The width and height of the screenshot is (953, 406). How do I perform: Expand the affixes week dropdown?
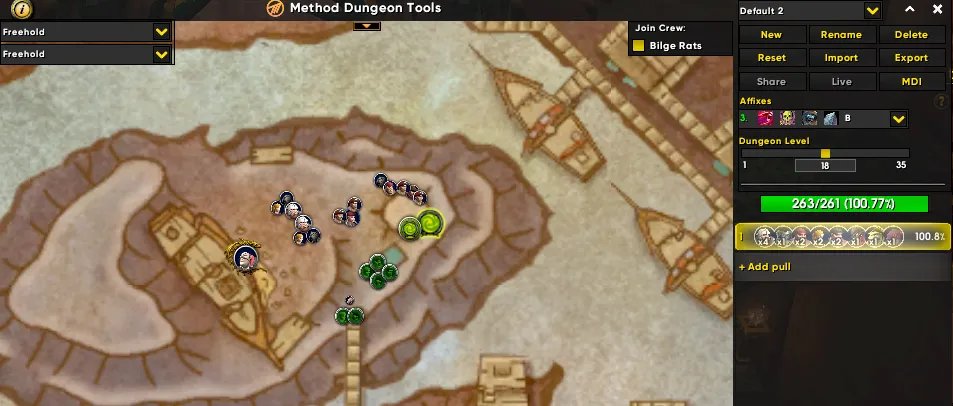[x=898, y=119]
